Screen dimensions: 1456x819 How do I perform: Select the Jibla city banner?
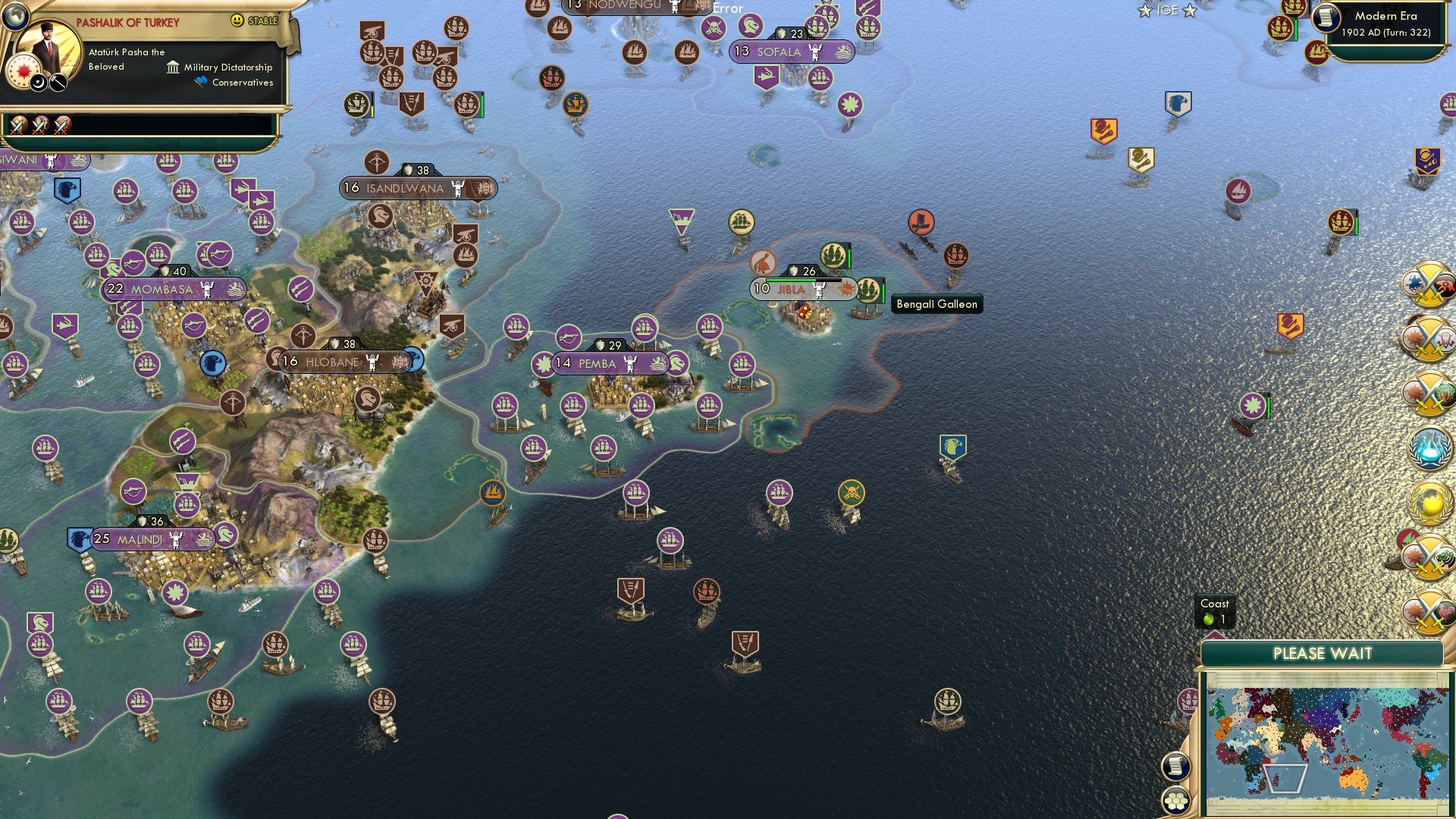tap(805, 287)
